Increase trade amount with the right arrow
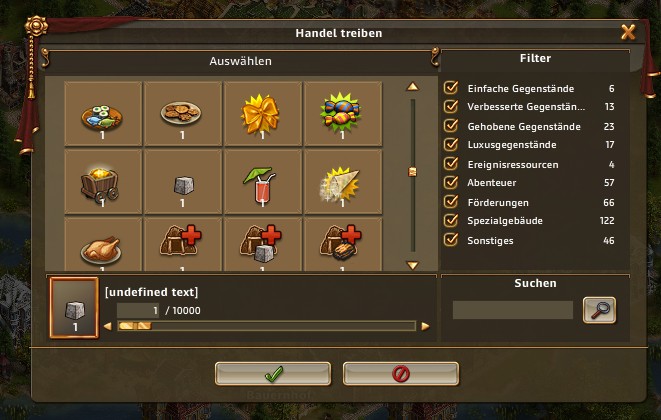The height and width of the screenshot is (420, 661). 425,326
